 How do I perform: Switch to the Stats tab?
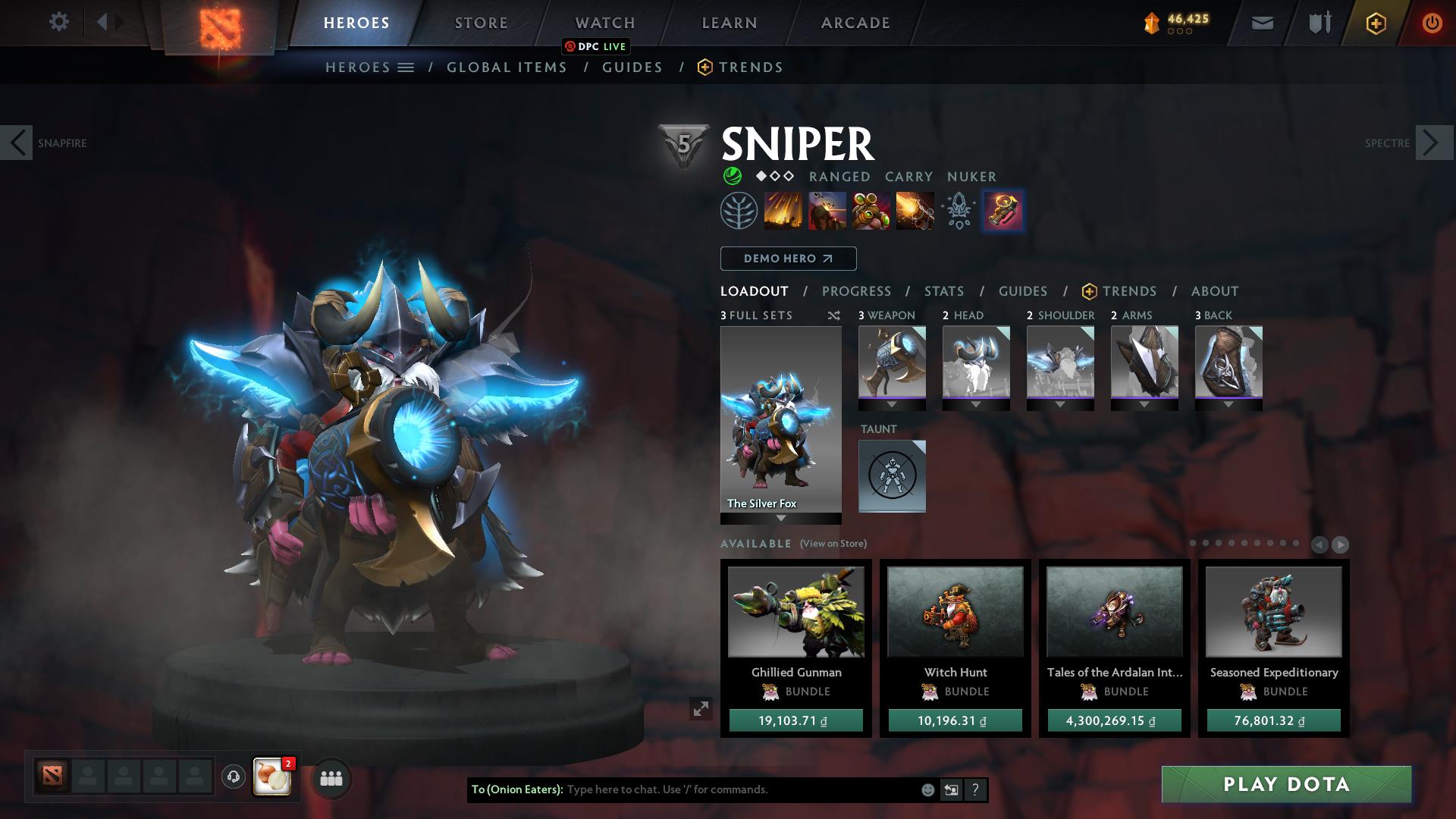pos(943,291)
